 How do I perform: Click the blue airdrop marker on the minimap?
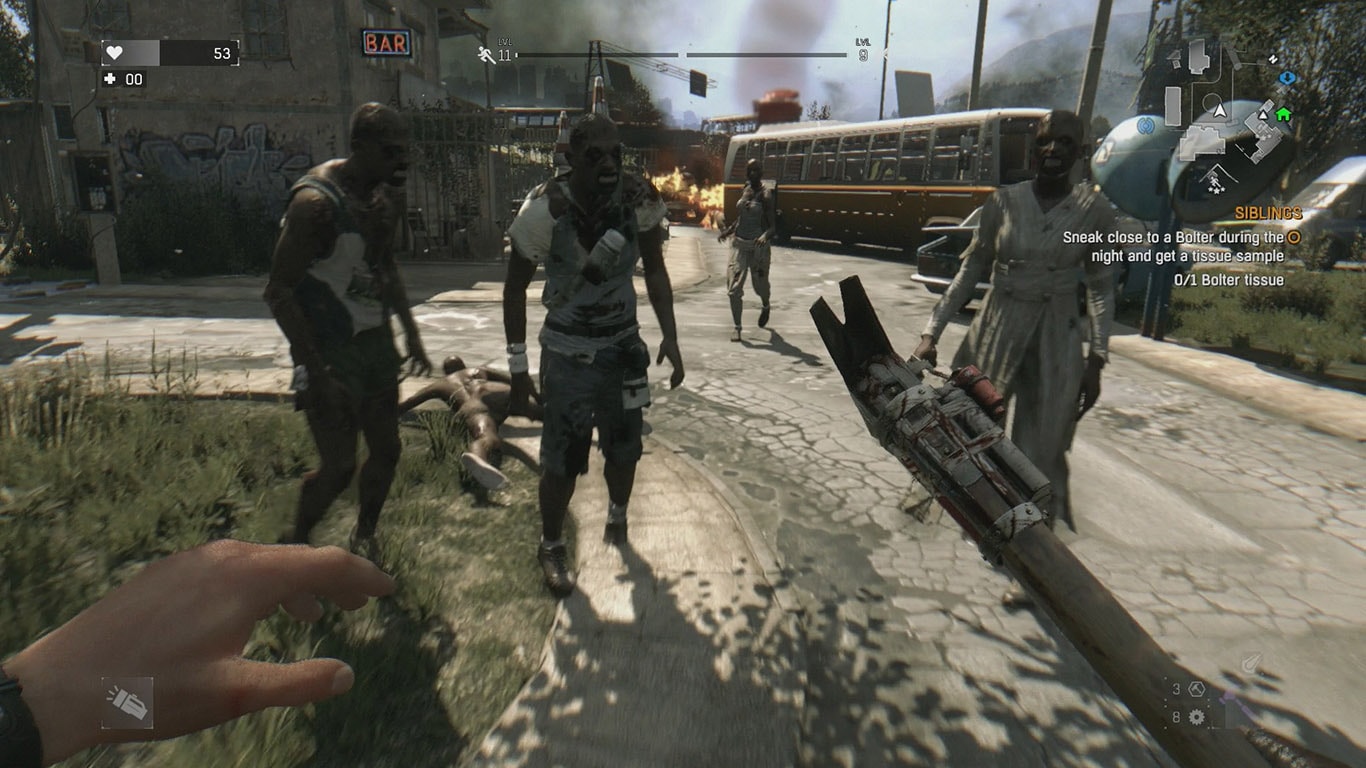click(1288, 78)
